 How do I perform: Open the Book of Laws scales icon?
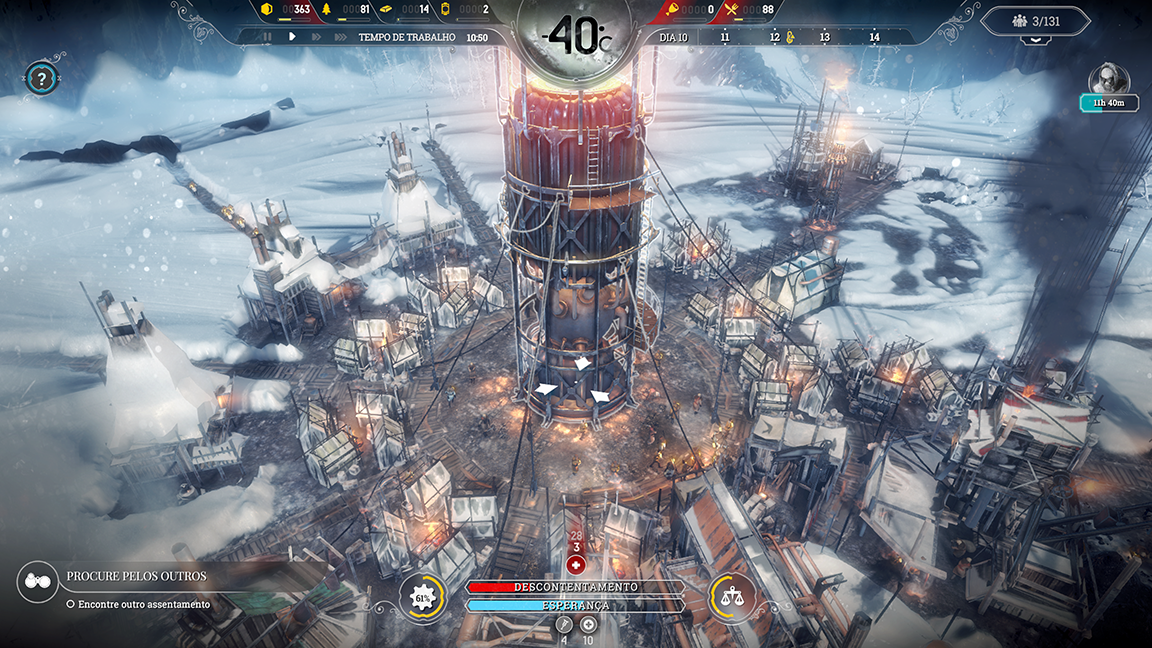[732, 597]
